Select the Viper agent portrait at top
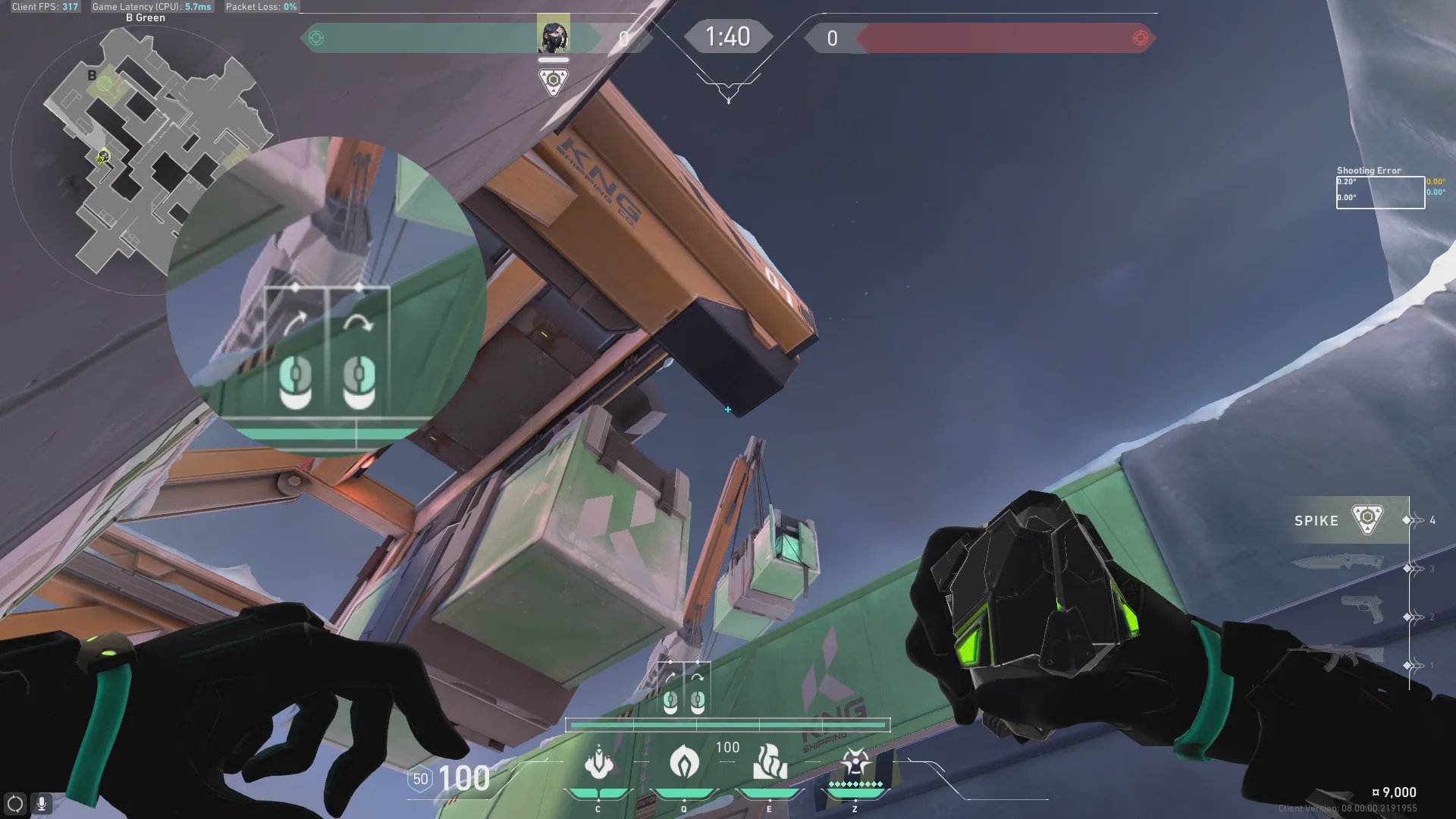 553,36
